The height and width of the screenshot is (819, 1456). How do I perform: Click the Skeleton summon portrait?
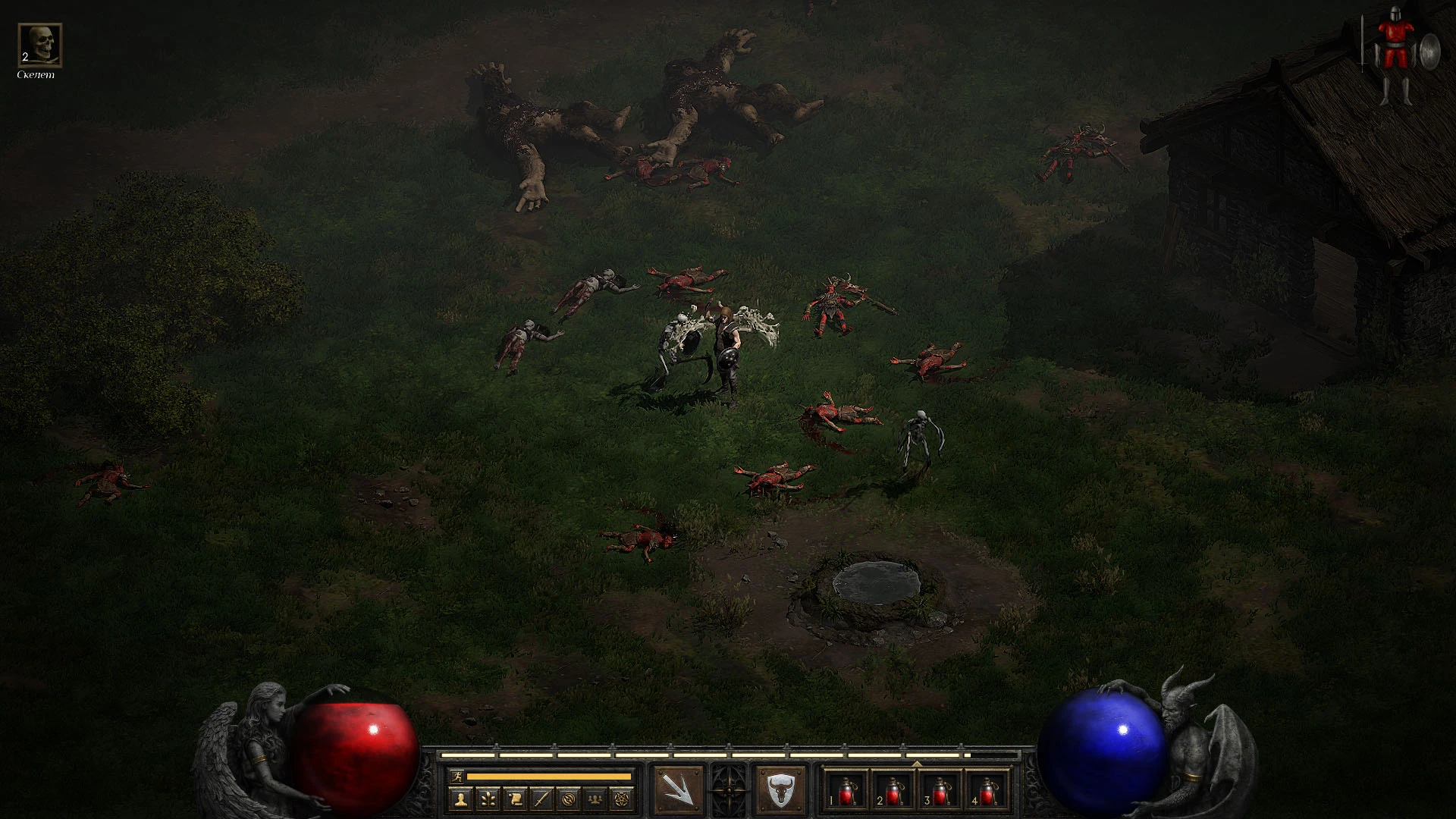pyautogui.click(x=39, y=45)
